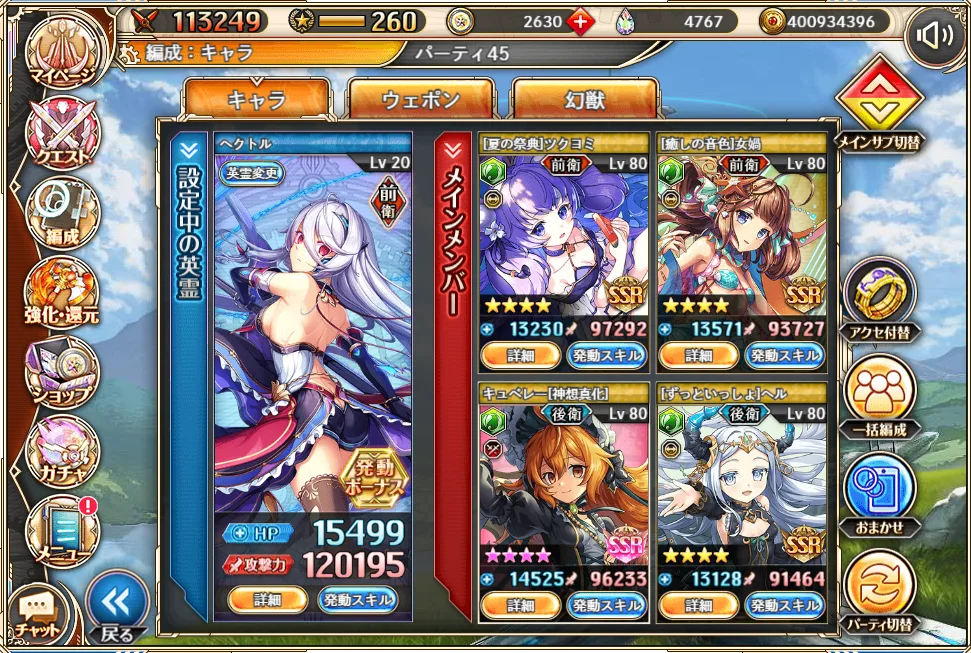Open the ガチャ gacha menu
This screenshot has width=971, height=653.
coord(62,450)
